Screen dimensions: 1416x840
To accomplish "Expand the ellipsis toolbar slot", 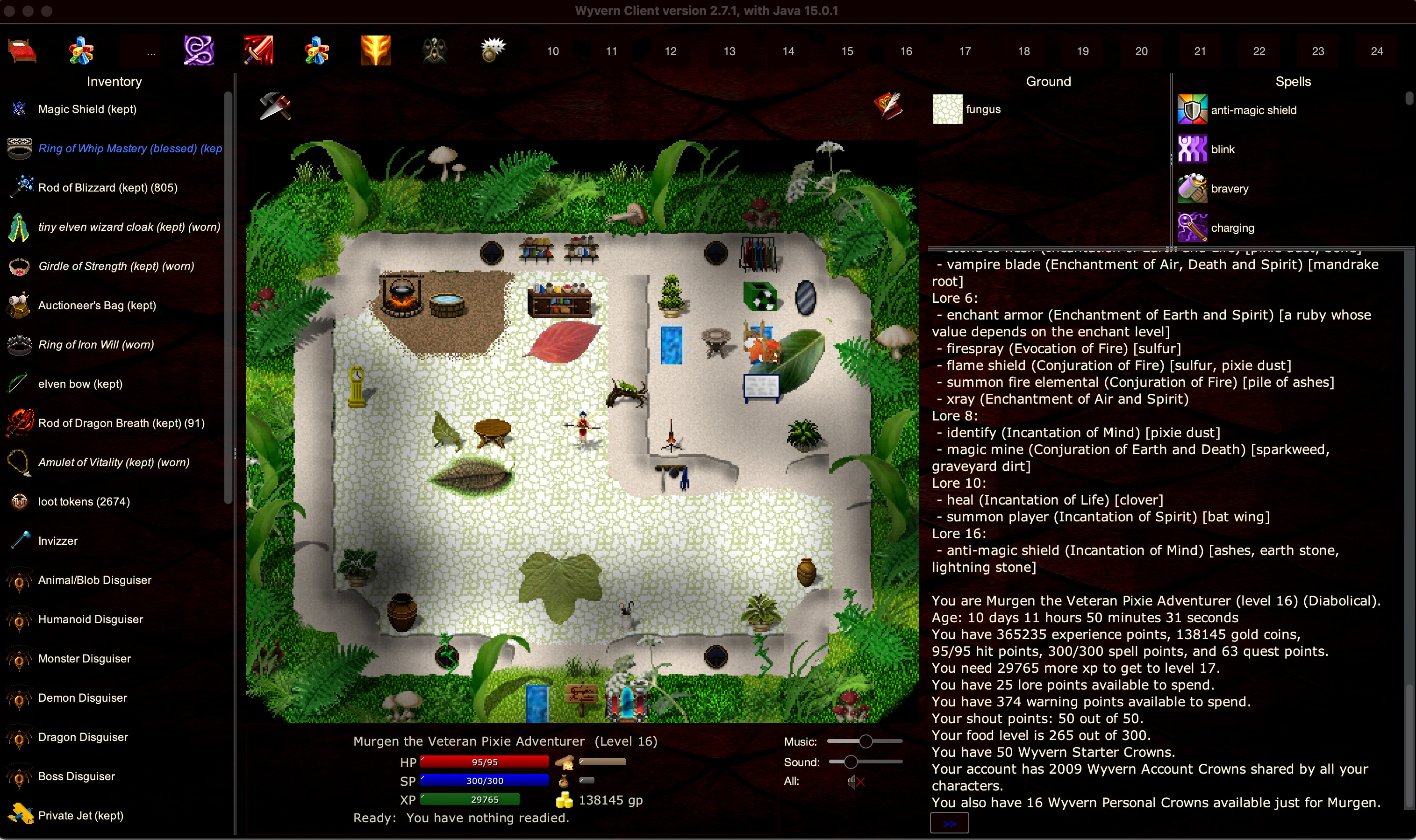I will [x=150, y=50].
